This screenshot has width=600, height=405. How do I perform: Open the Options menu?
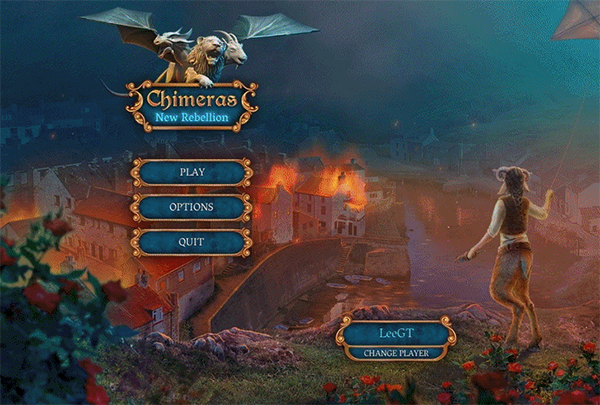point(191,207)
